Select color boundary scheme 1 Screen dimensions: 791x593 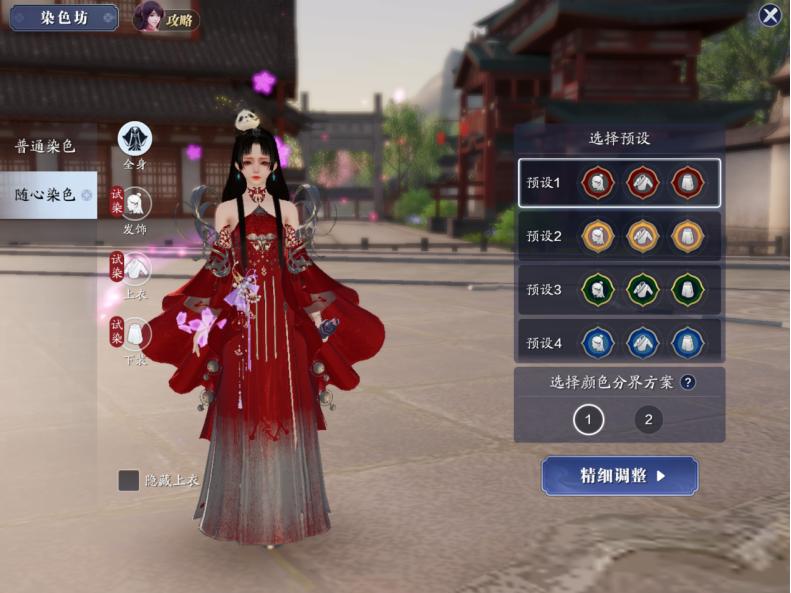588,420
